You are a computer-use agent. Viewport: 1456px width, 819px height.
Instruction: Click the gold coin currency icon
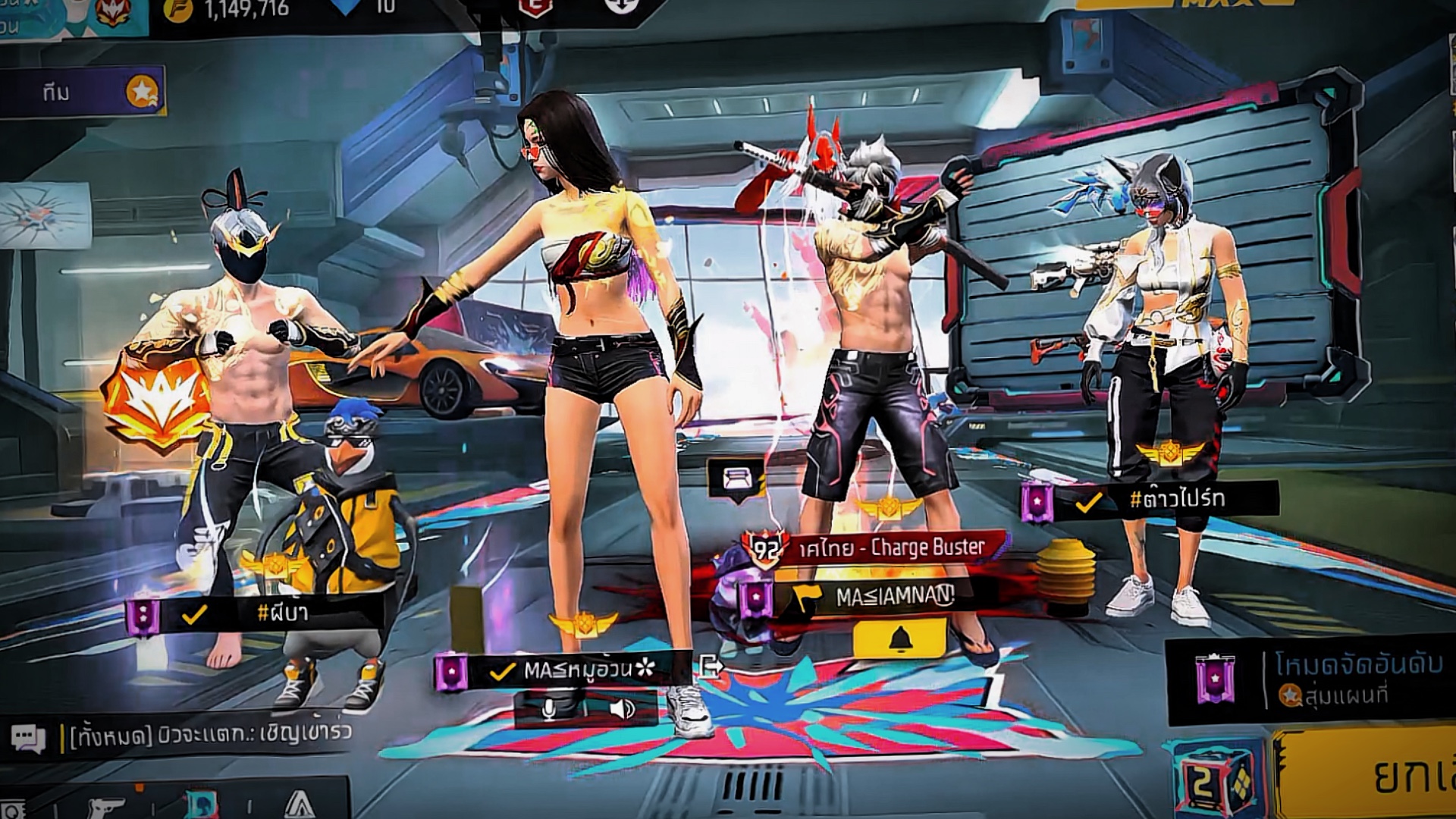(179, 9)
